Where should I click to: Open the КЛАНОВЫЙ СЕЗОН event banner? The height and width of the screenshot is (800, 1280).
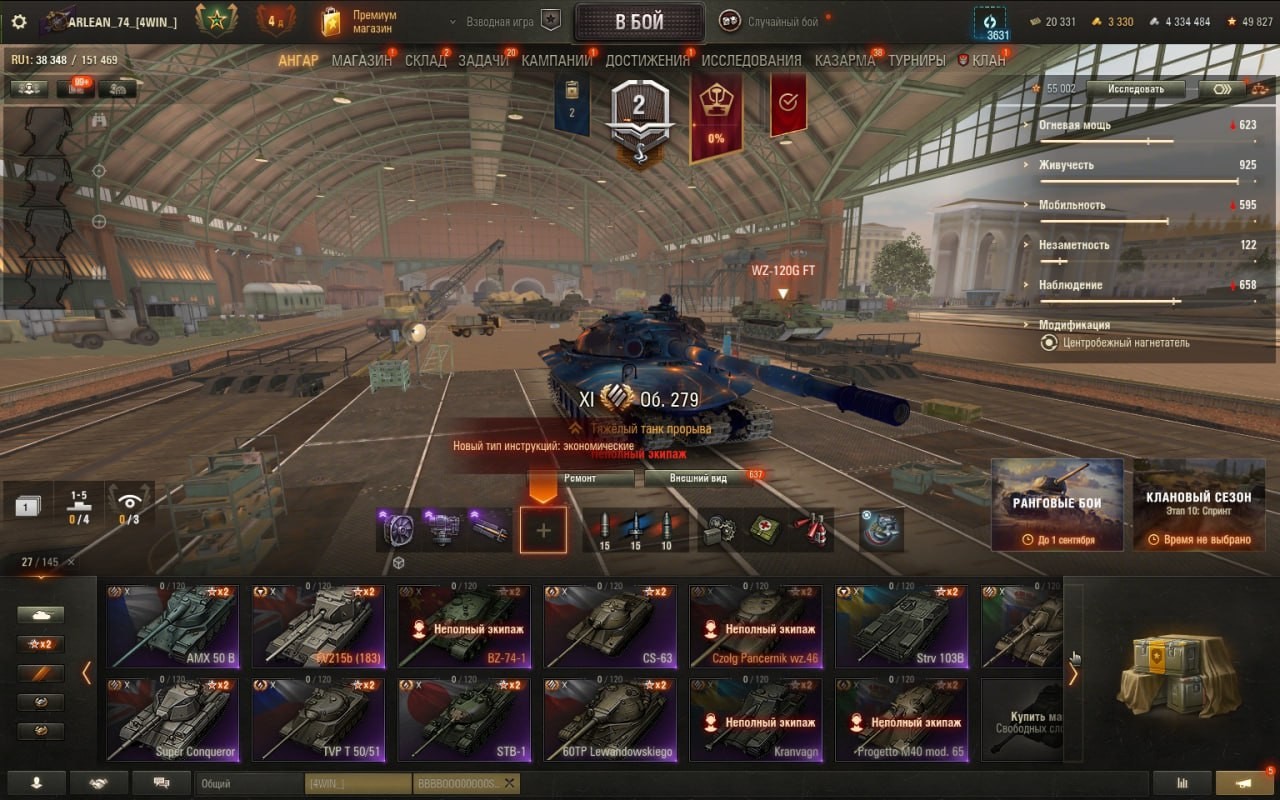(1199, 504)
